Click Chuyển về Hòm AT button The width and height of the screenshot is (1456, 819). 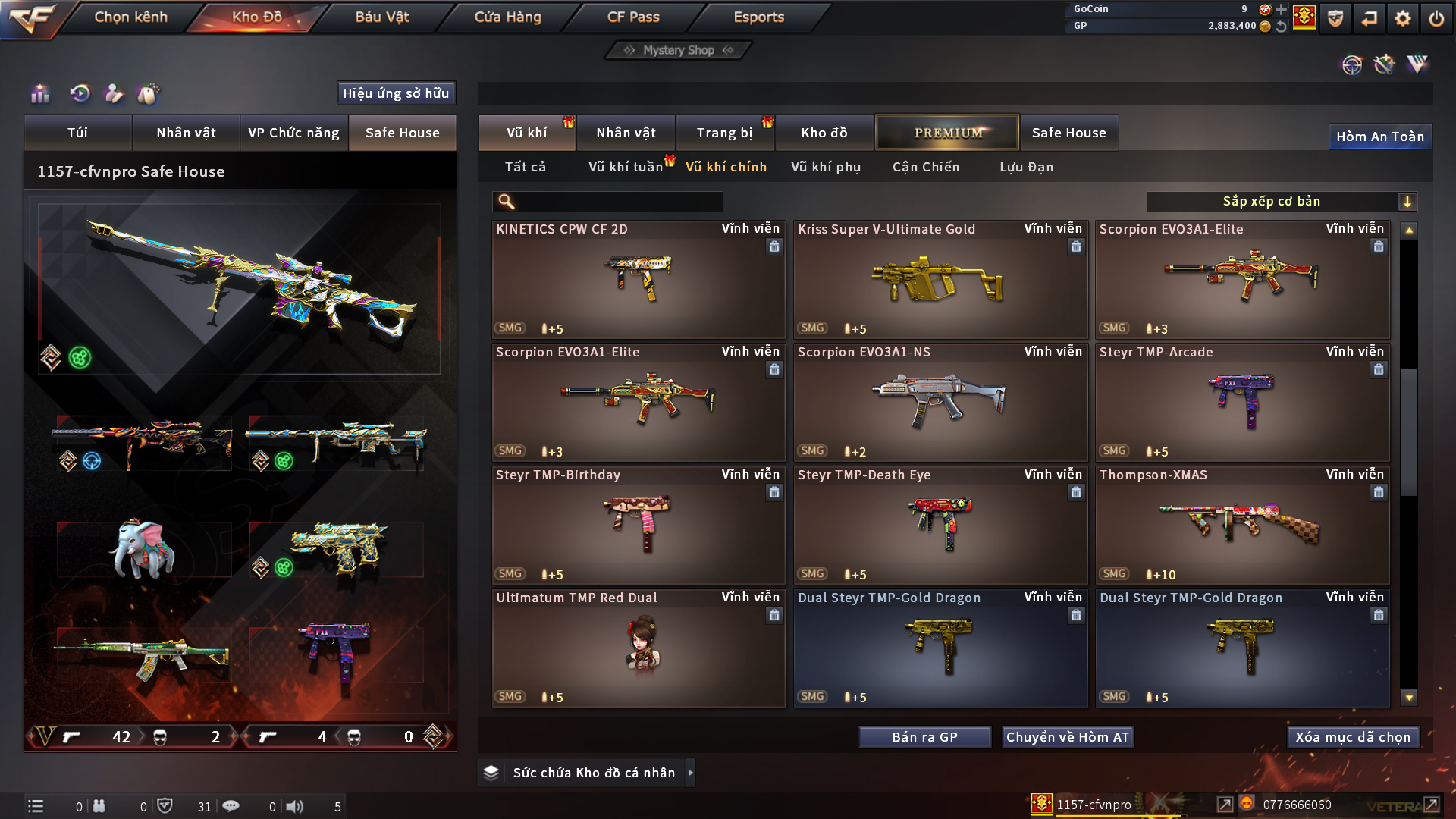click(x=1067, y=737)
